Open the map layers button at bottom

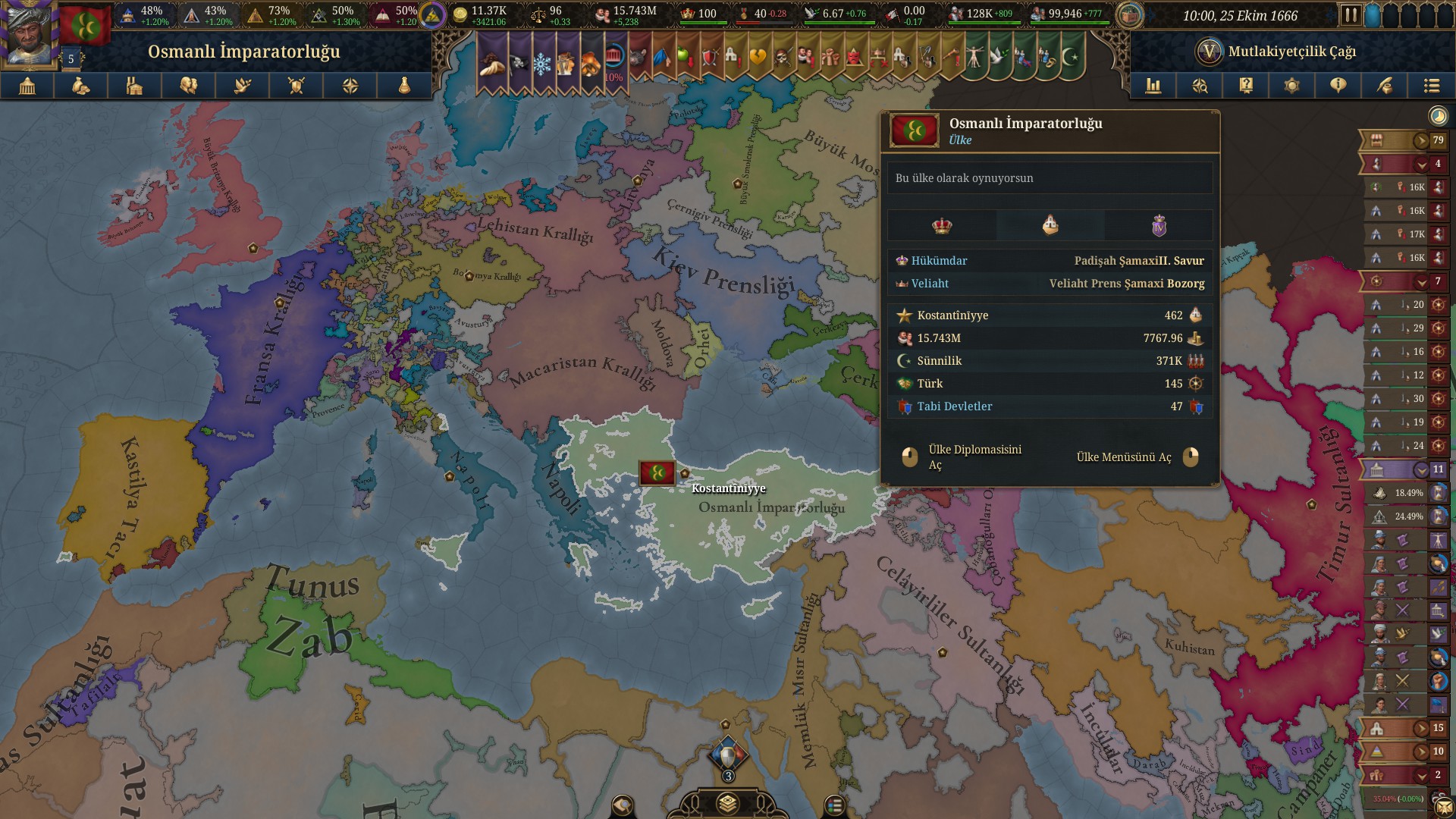click(x=728, y=804)
